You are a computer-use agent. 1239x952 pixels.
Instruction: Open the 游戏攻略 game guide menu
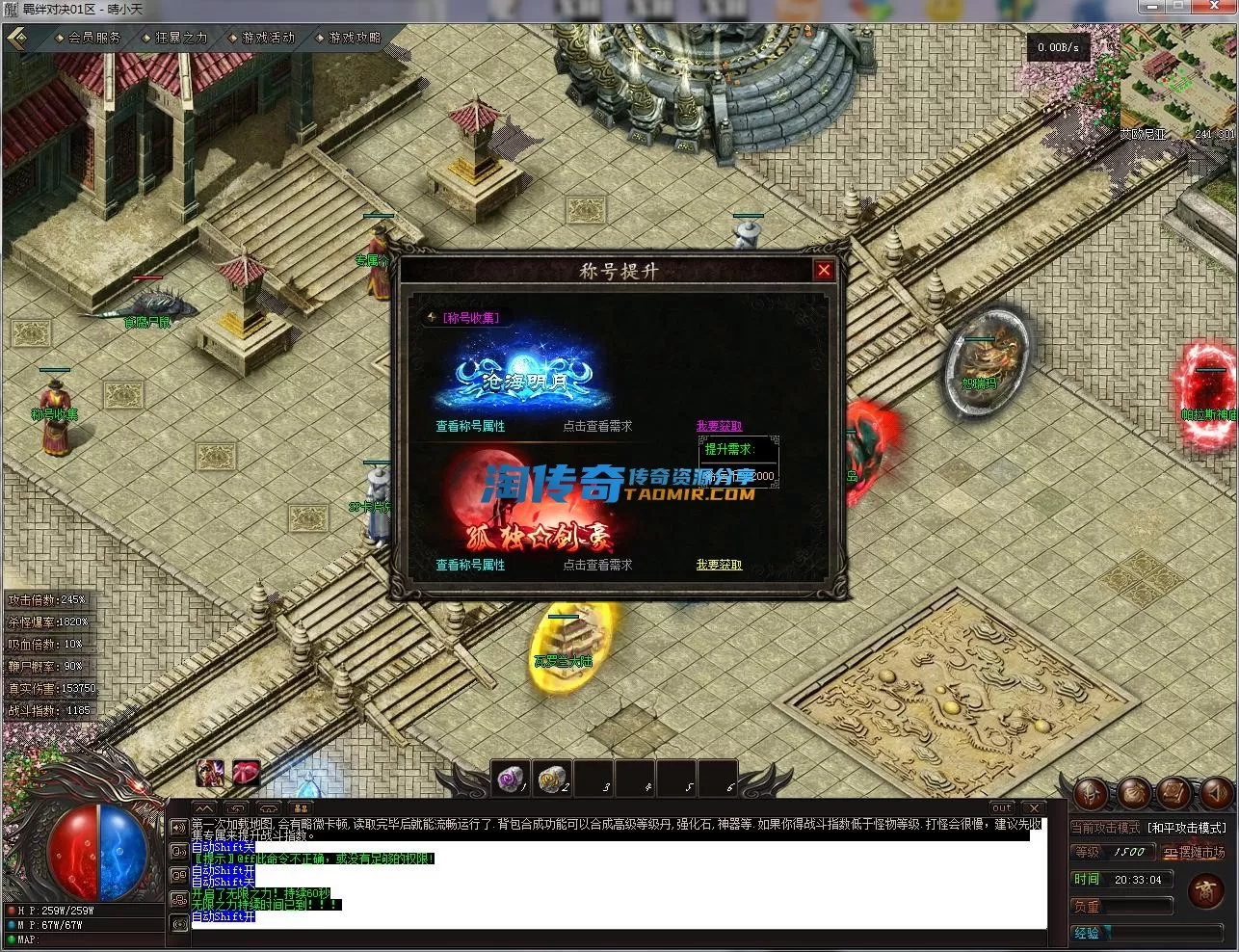[354, 38]
